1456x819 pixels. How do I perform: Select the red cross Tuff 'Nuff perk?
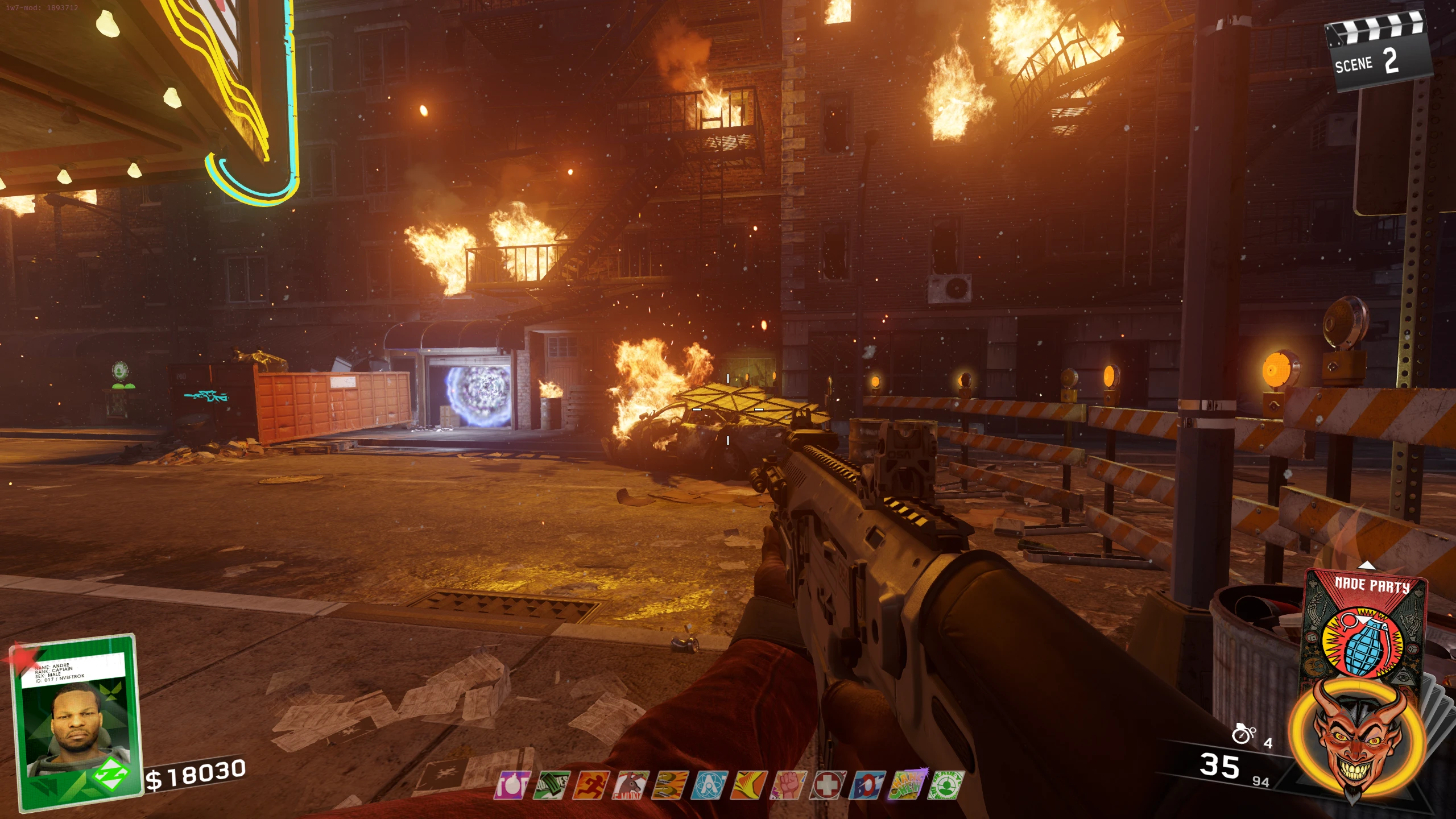(829, 785)
